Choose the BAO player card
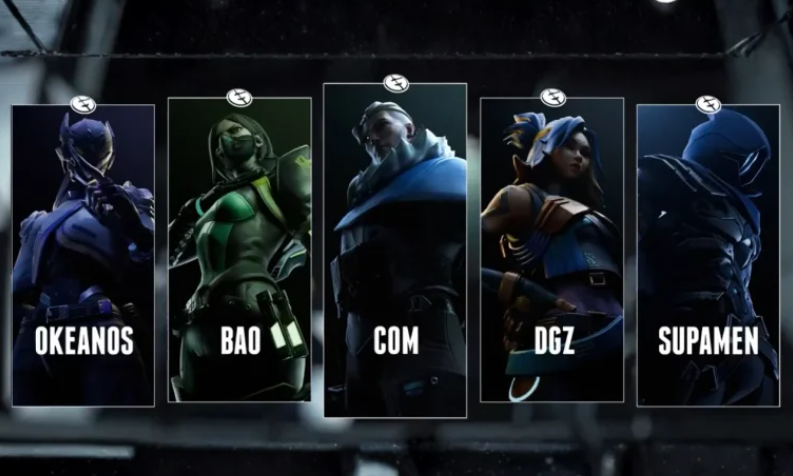The image size is (793, 476). [239, 250]
